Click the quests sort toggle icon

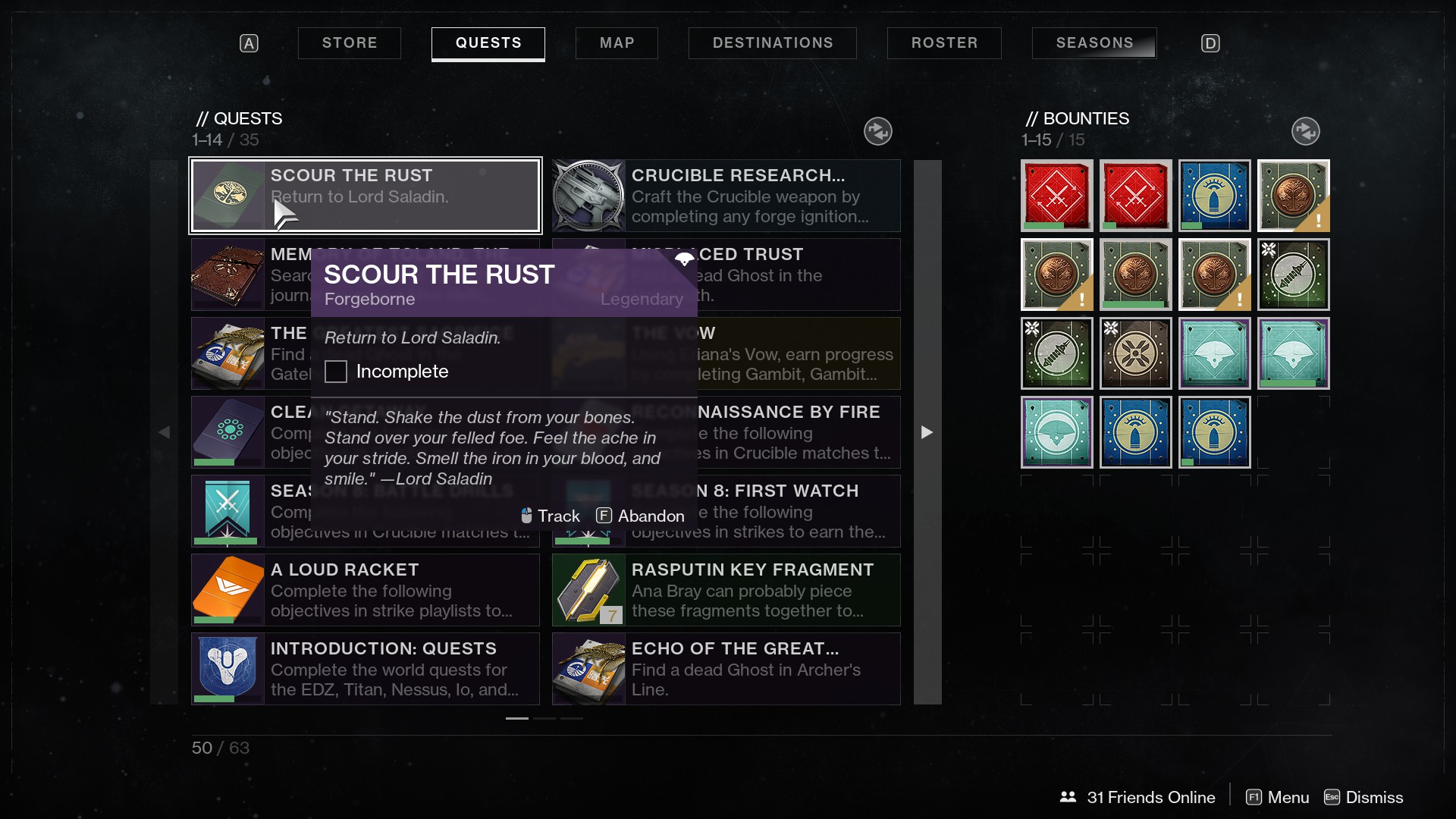(877, 131)
